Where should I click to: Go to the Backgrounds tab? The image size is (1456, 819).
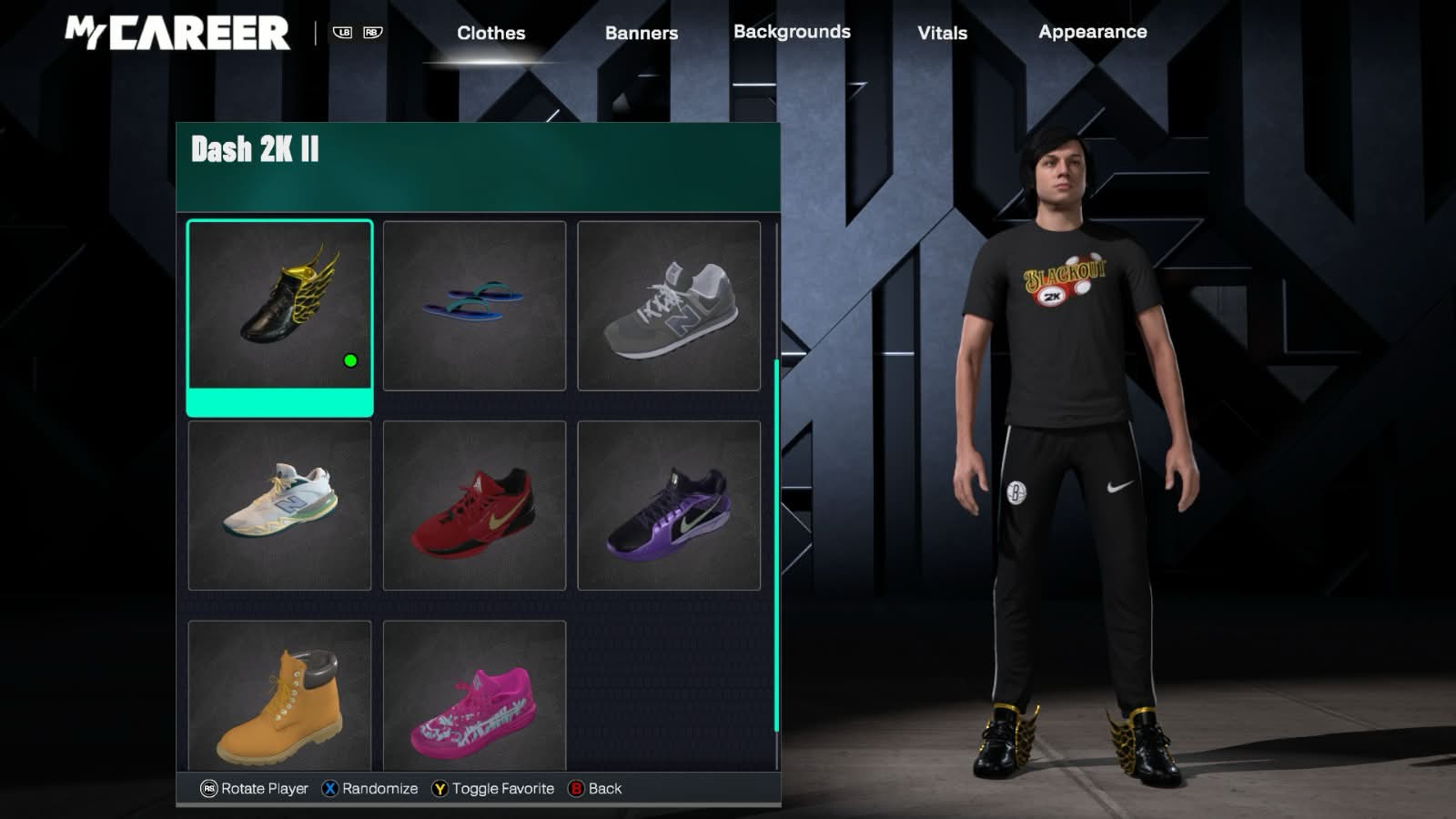[x=792, y=32]
